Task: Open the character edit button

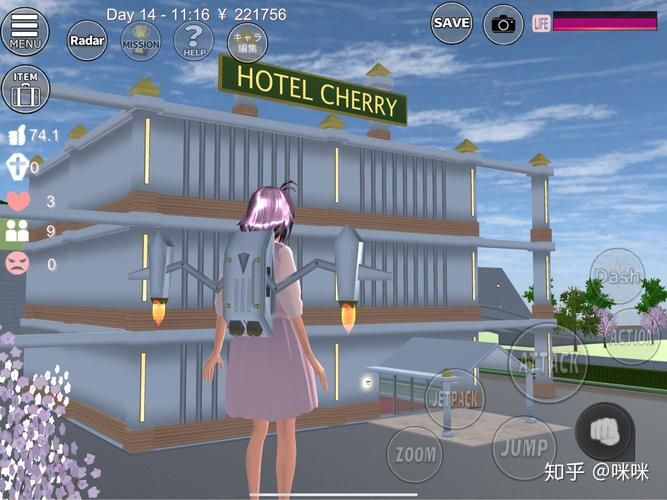Action: click(246, 42)
